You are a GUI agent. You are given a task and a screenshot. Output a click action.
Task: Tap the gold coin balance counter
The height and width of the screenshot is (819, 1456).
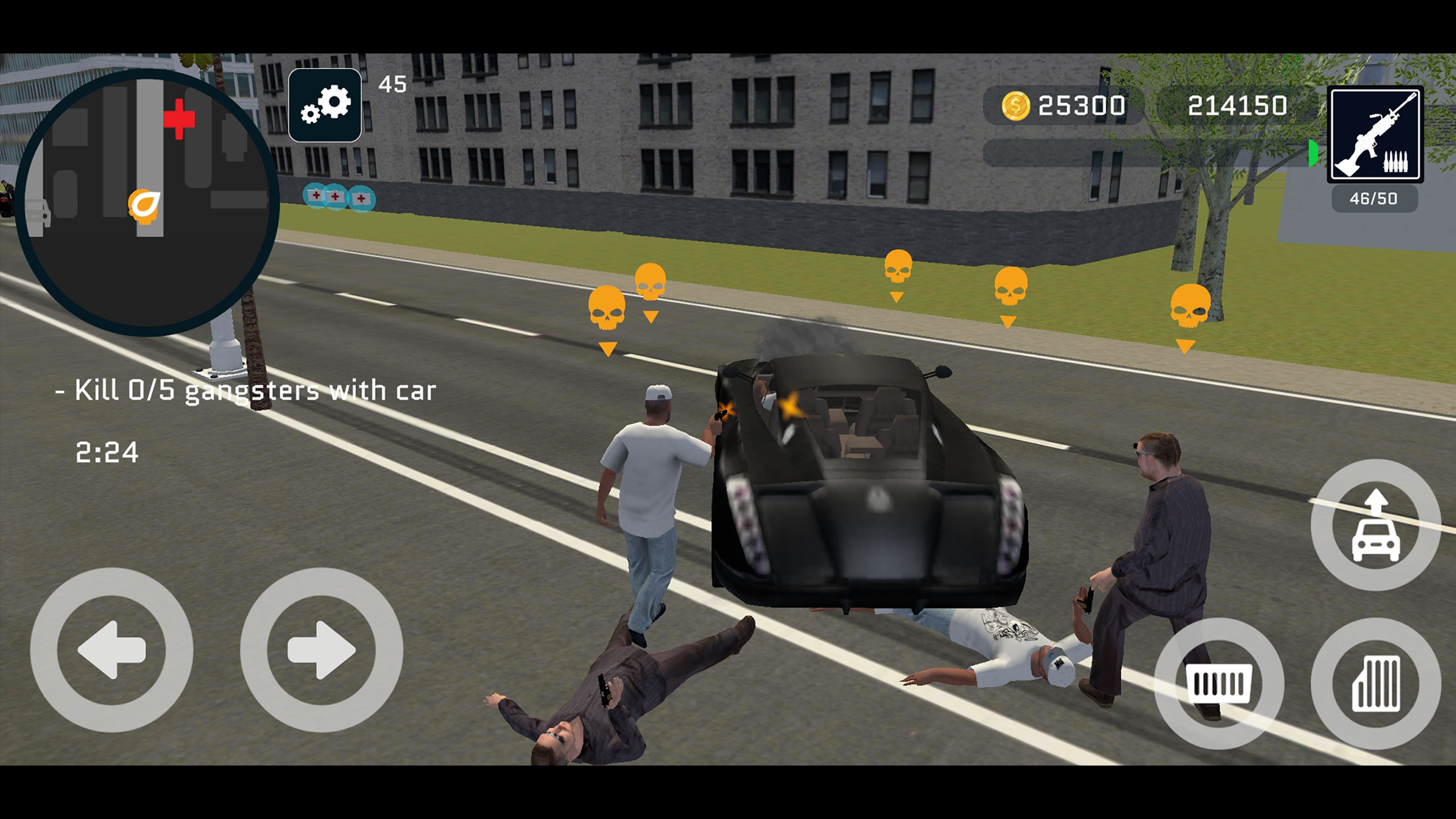[x=1063, y=106]
